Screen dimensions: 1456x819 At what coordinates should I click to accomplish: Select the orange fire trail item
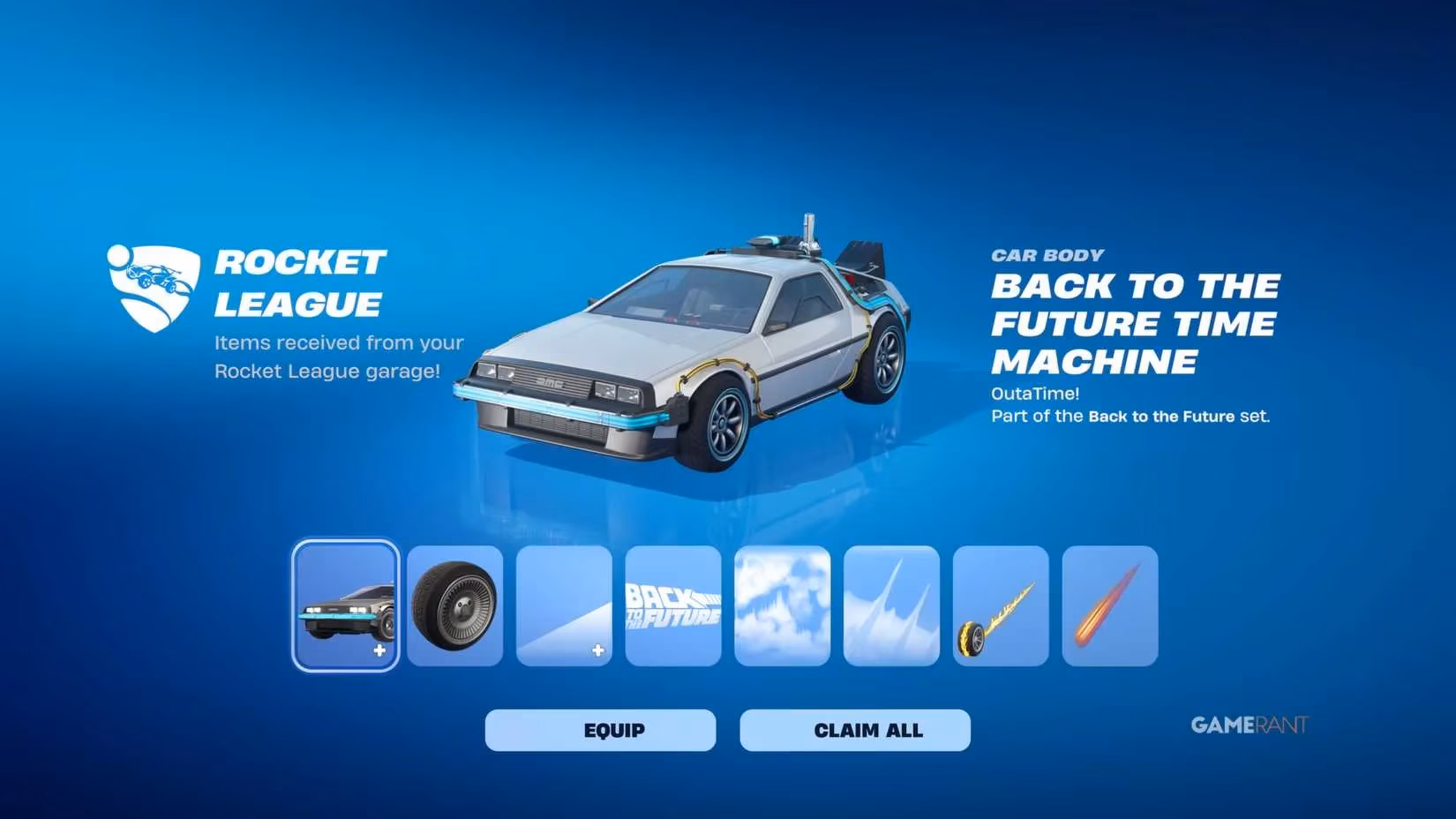point(1110,605)
